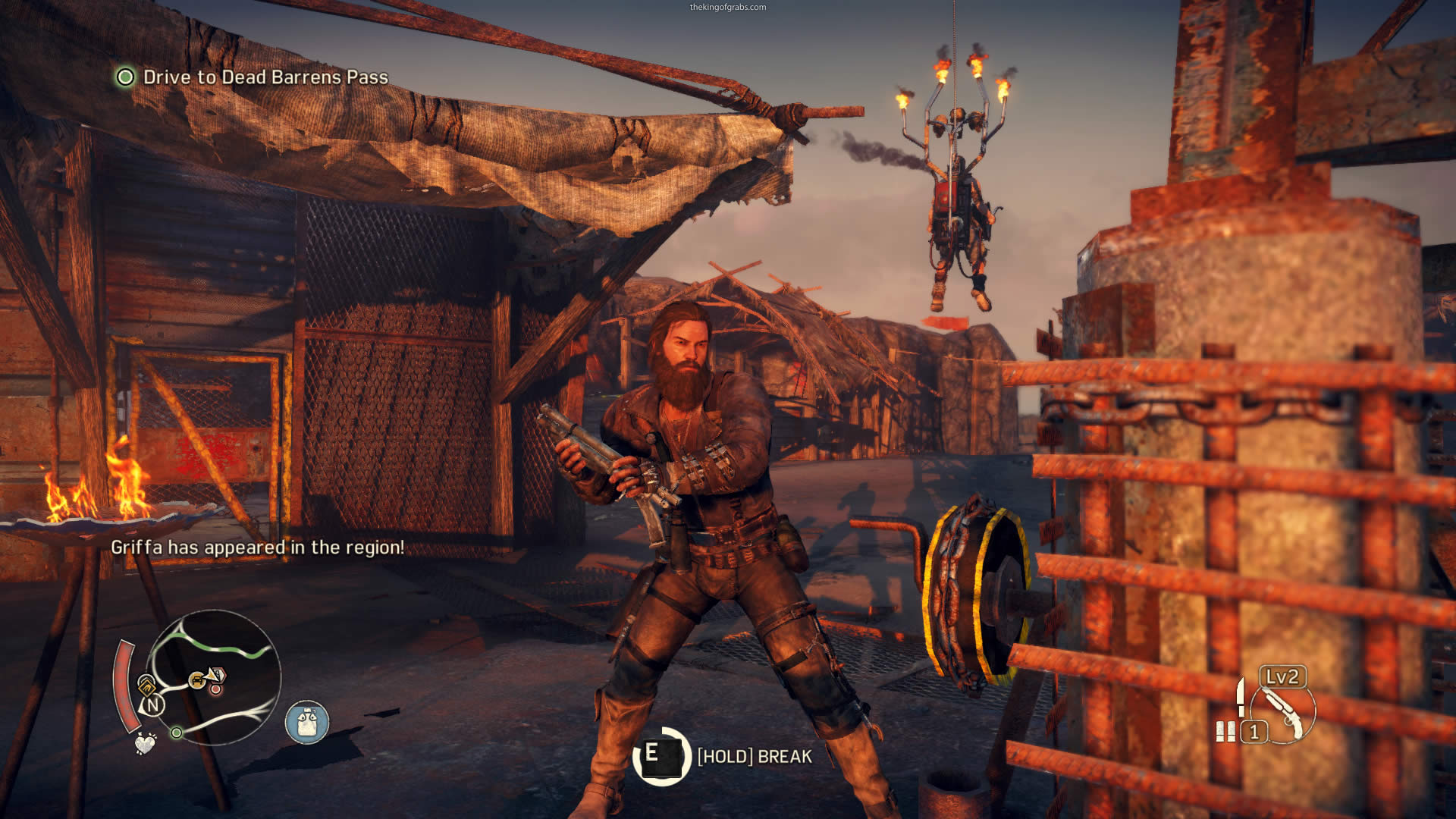Click the white heart health icon
Image resolution: width=1456 pixels, height=819 pixels.
pyautogui.click(x=145, y=743)
